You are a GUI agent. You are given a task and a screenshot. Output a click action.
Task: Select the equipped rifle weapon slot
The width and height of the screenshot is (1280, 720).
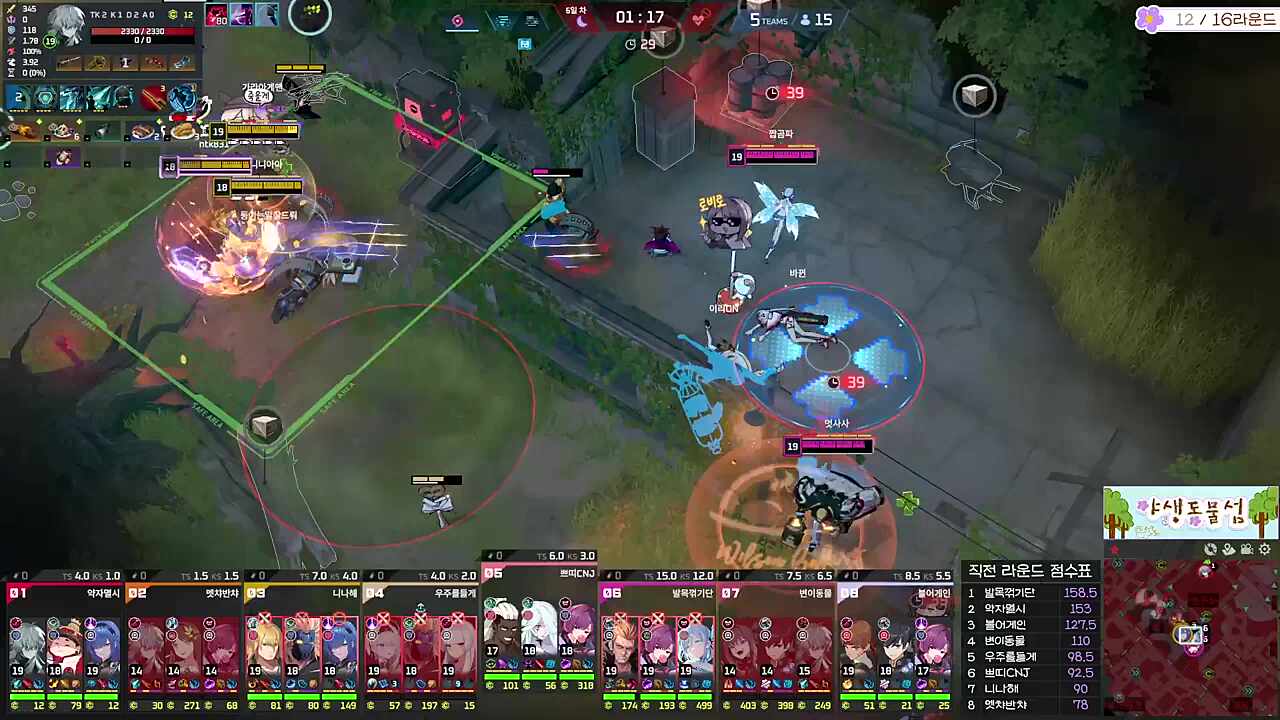point(69,63)
